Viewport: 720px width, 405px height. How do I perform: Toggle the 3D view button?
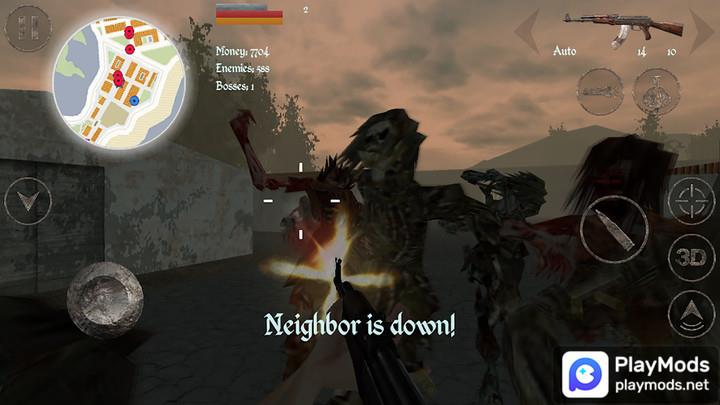[691, 256]
